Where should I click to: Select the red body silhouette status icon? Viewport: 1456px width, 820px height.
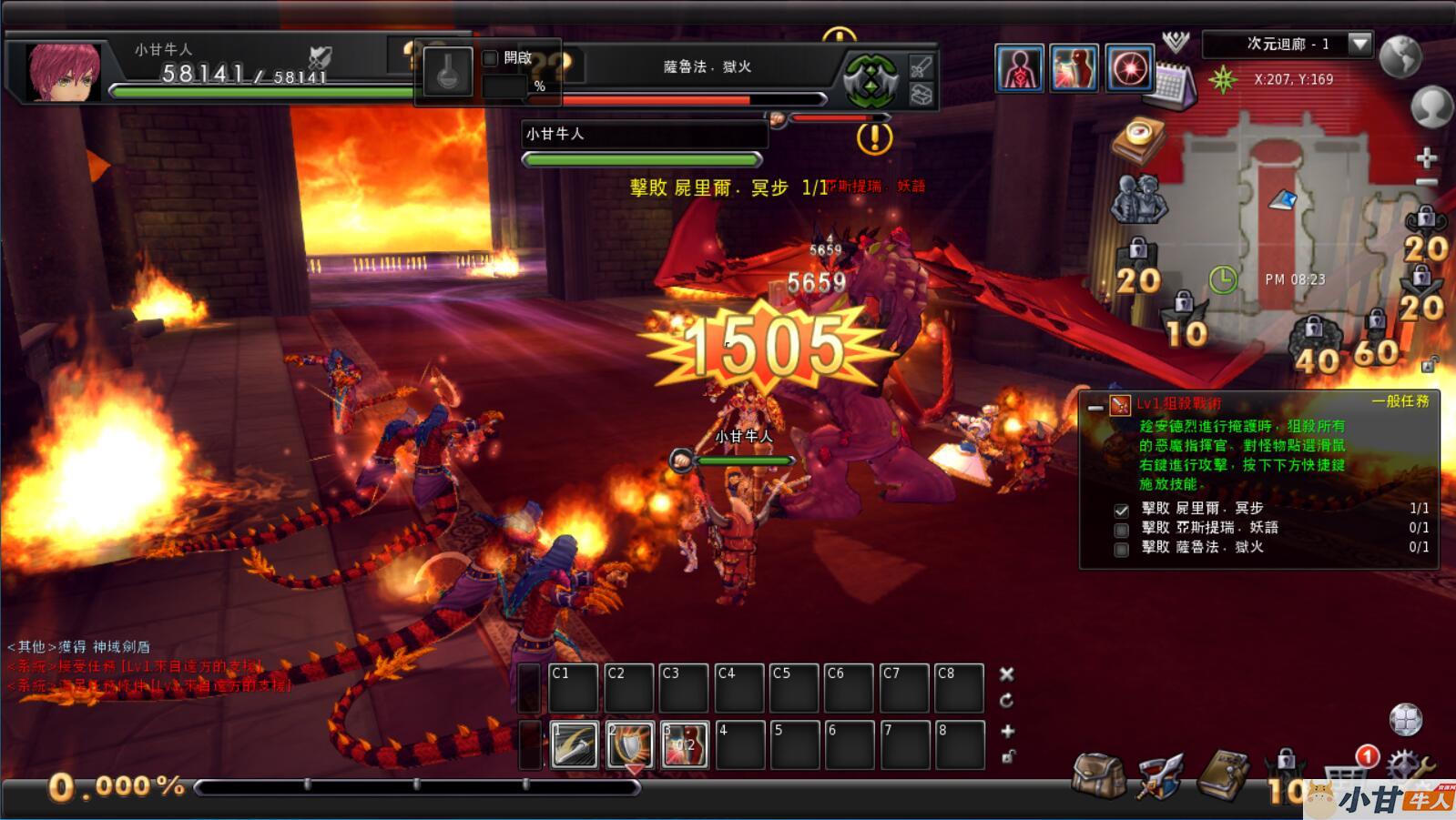coord(1019,68)
